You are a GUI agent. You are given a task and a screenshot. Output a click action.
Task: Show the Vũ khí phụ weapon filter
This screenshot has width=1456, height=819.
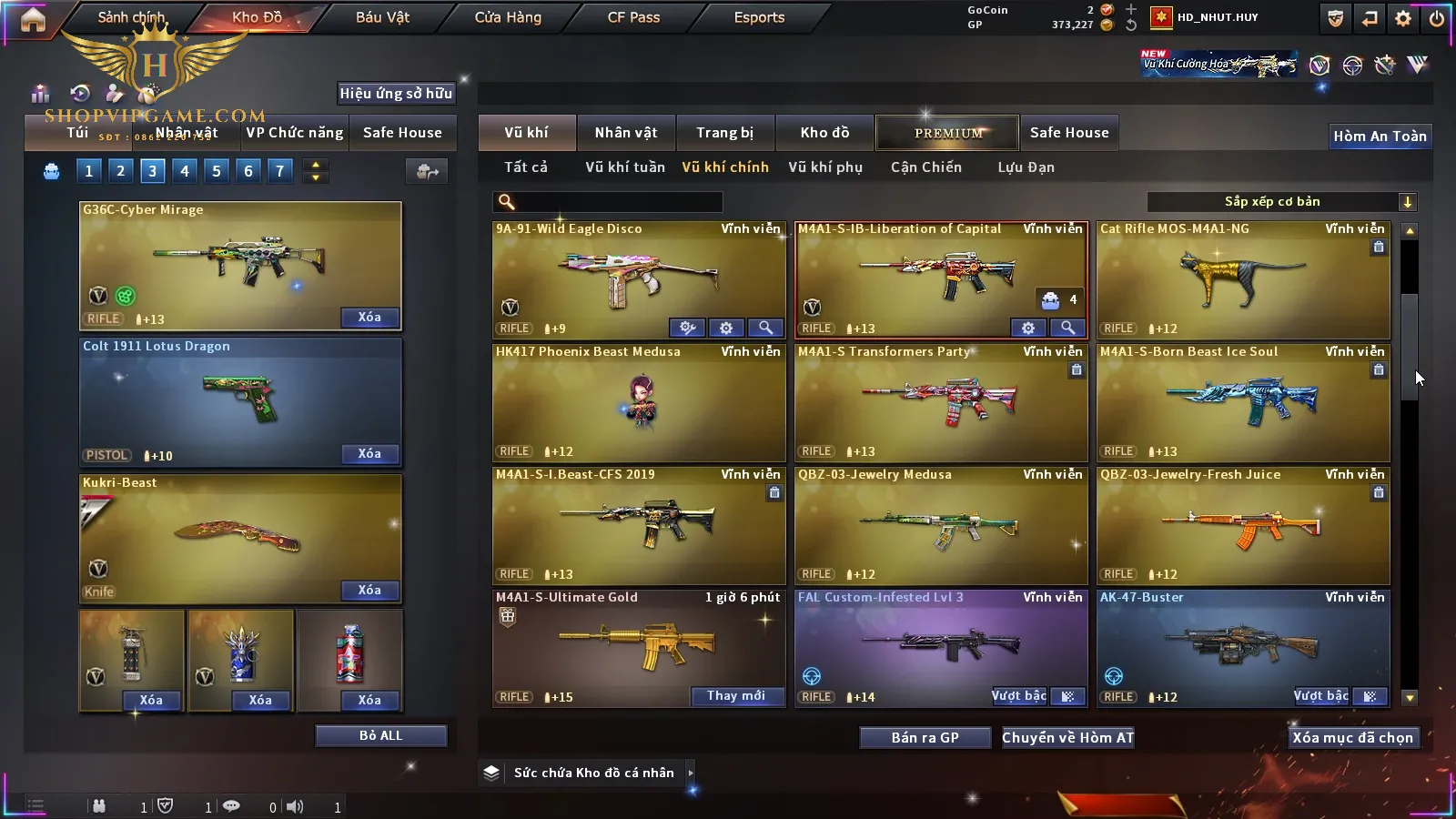pyautogui.click(x=825, y=167)
